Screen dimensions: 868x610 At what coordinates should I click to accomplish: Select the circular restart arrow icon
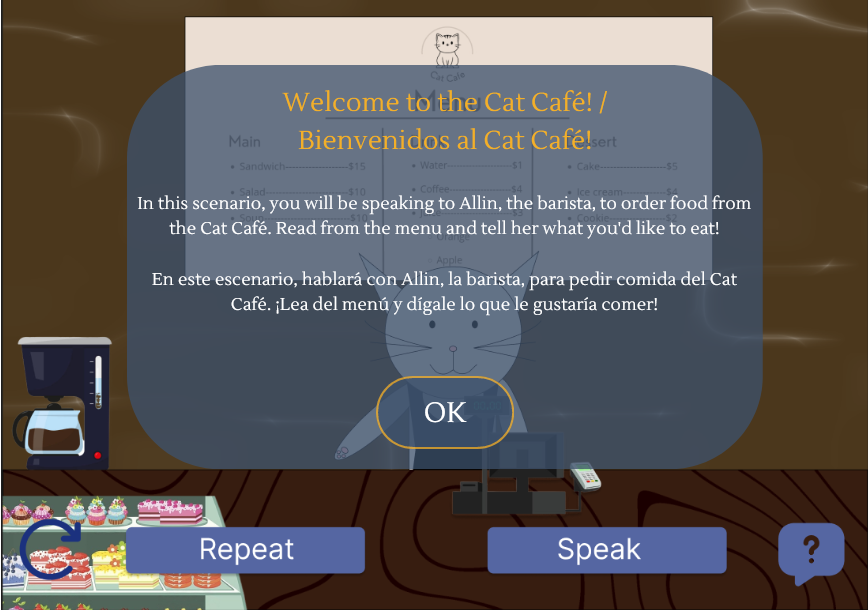point(52,550)
